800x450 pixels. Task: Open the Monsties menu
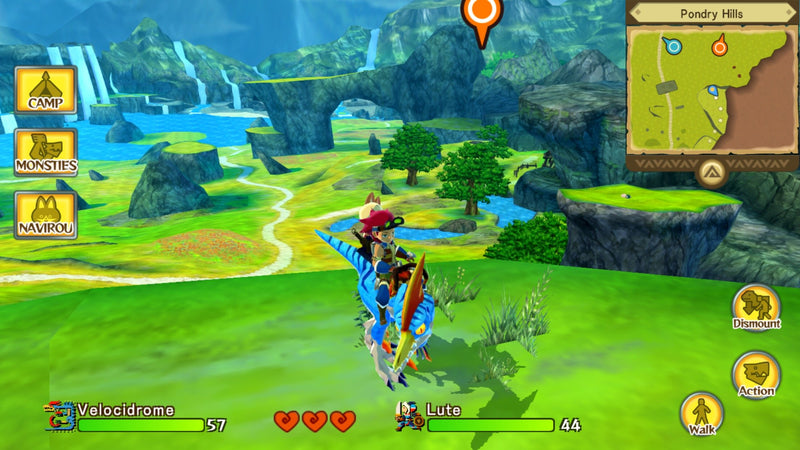[45, 152]
